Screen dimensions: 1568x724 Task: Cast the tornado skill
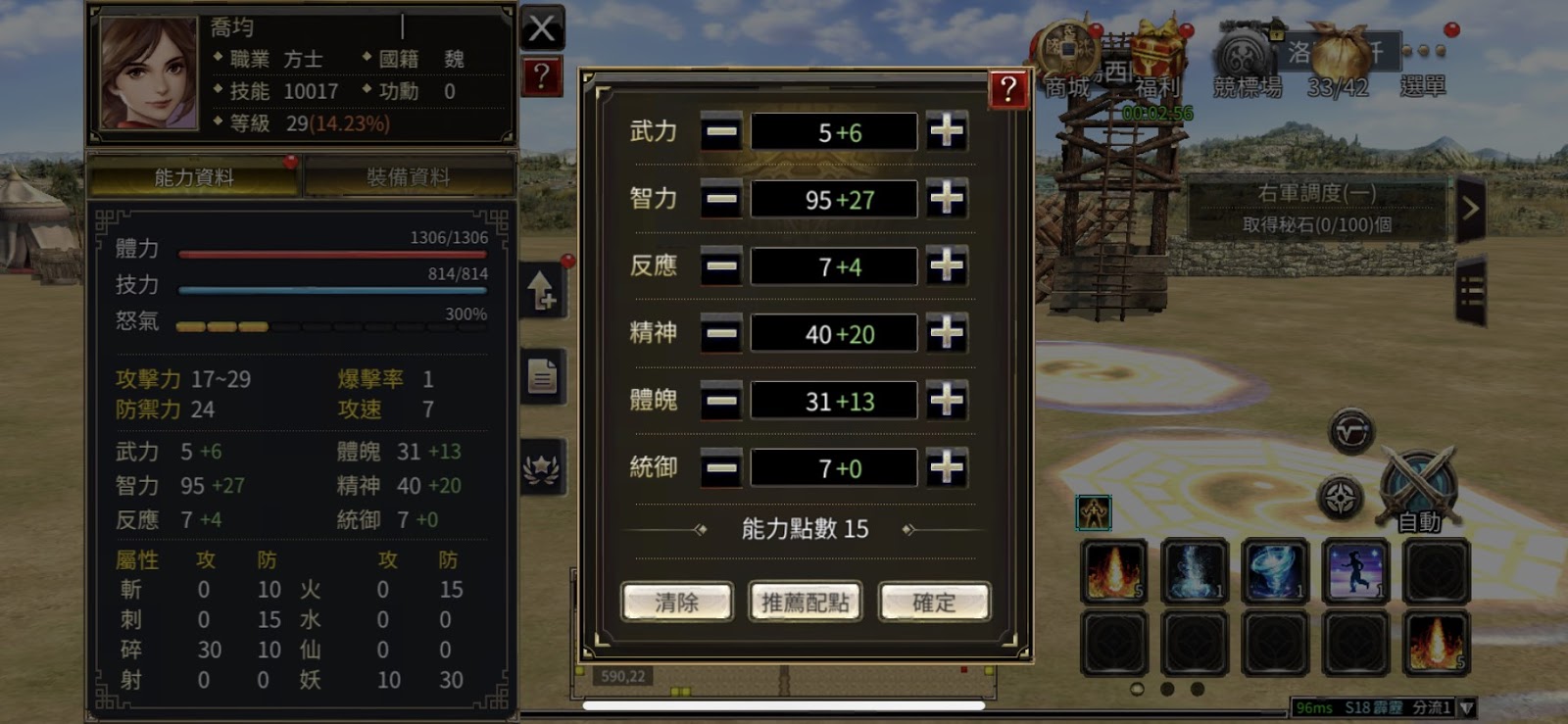coord(1274,570)
